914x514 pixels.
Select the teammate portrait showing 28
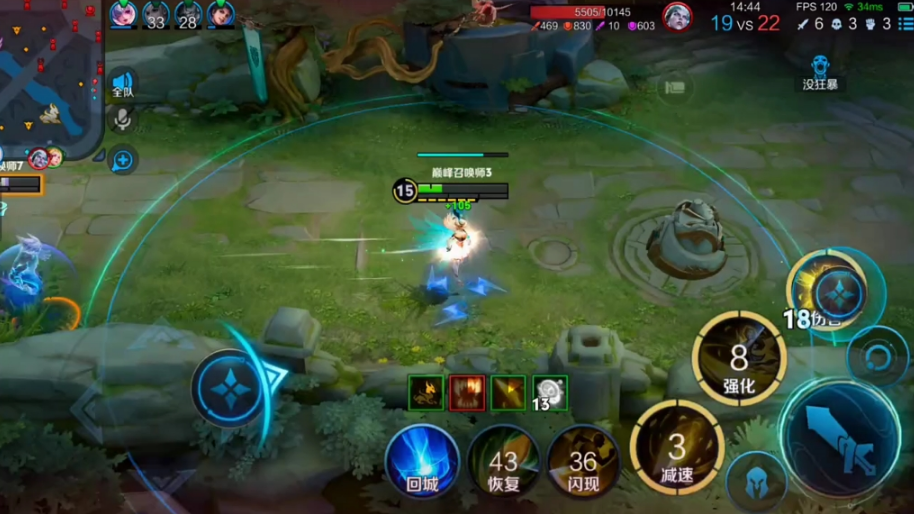[187, 14]
